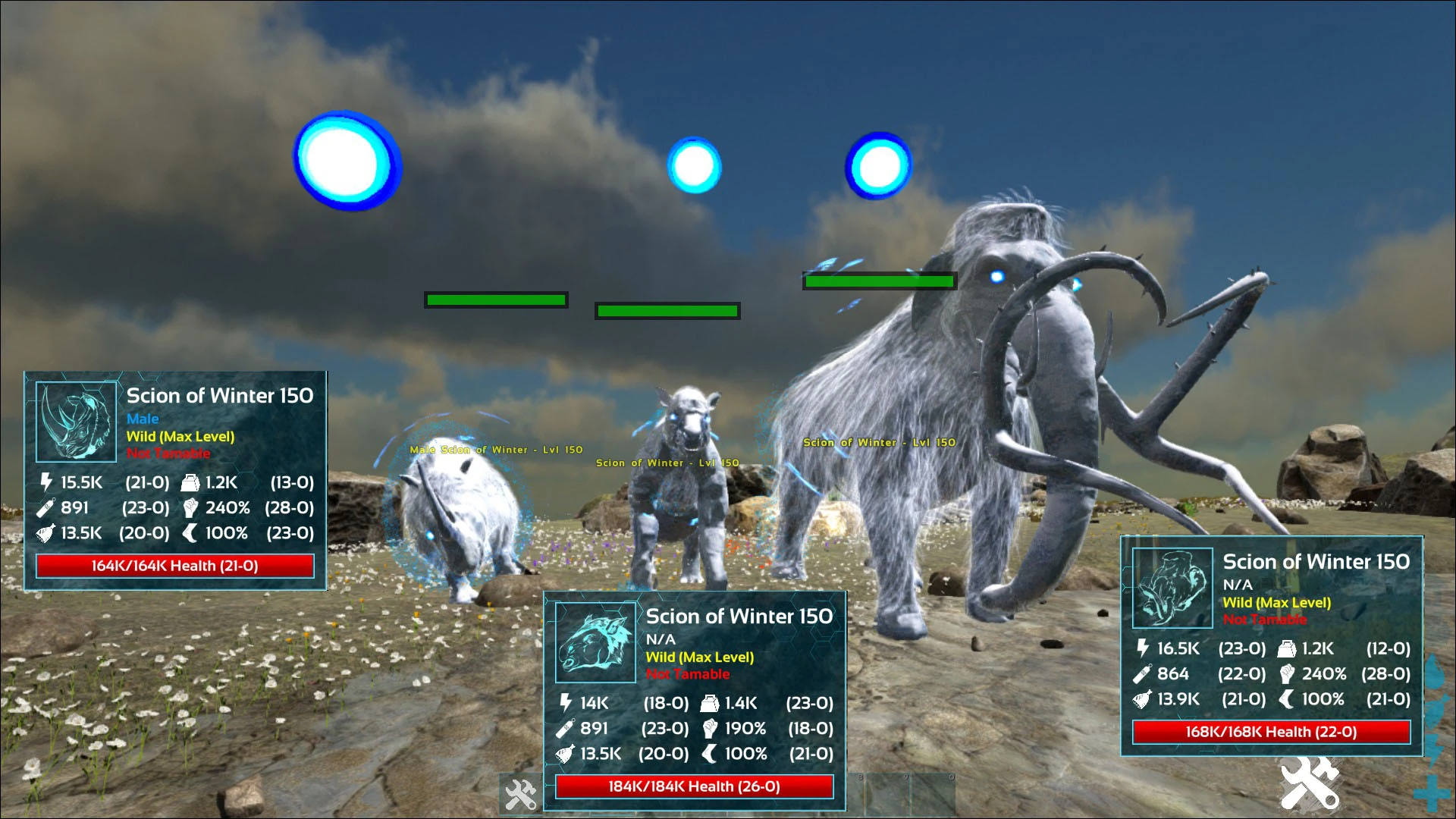Image resolution: width=1456 pixels, height=819 pixels.
Task: Select the stamina icon in the center panel
Action: 563,703
